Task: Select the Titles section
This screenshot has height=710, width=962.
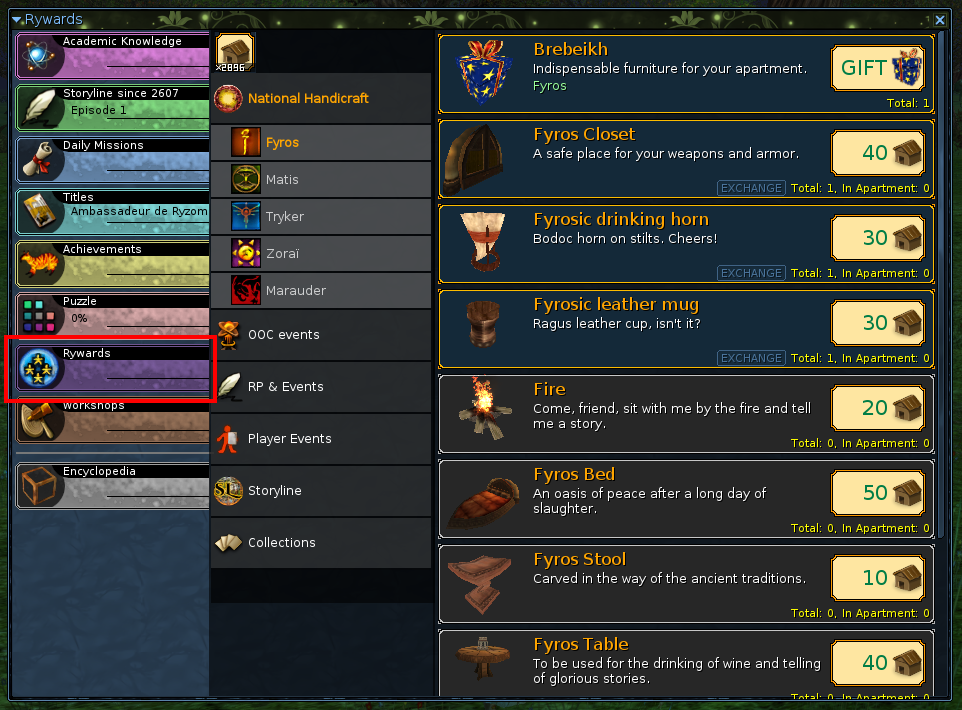Action: pos(113,212)
